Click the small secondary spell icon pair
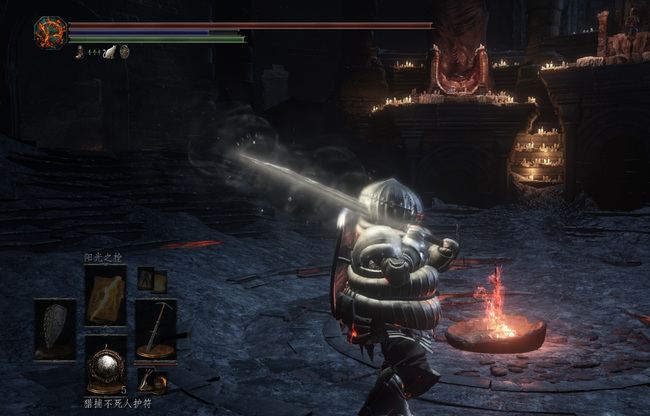The width and height of the screenshot is (650, 416). coord(152,281)
